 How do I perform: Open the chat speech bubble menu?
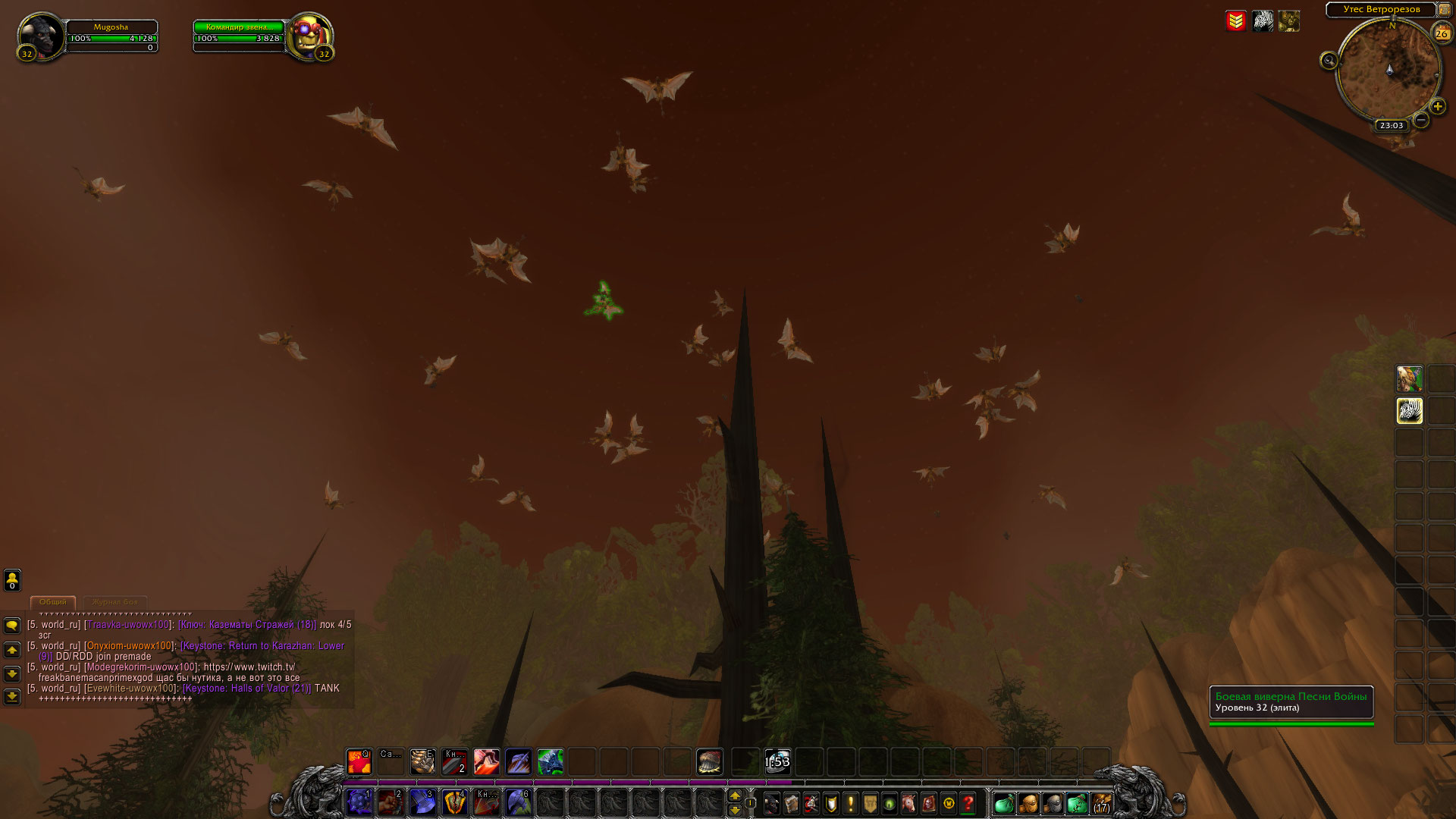tap(12, 626)
